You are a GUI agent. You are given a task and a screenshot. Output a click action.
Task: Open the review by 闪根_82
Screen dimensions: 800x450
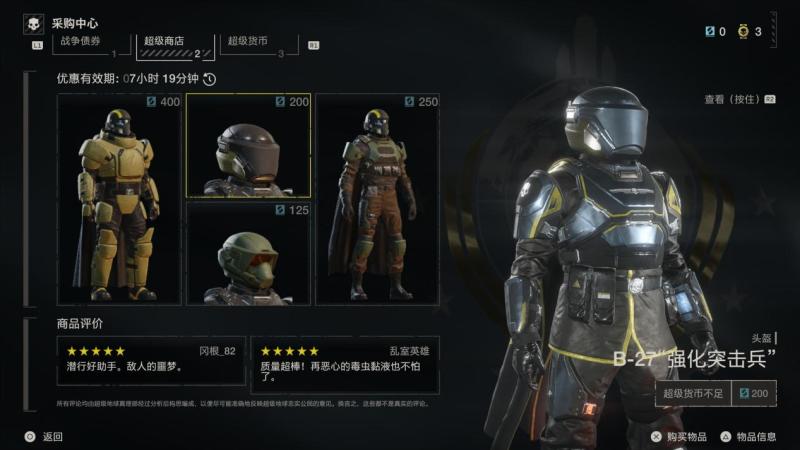(151, 359)
